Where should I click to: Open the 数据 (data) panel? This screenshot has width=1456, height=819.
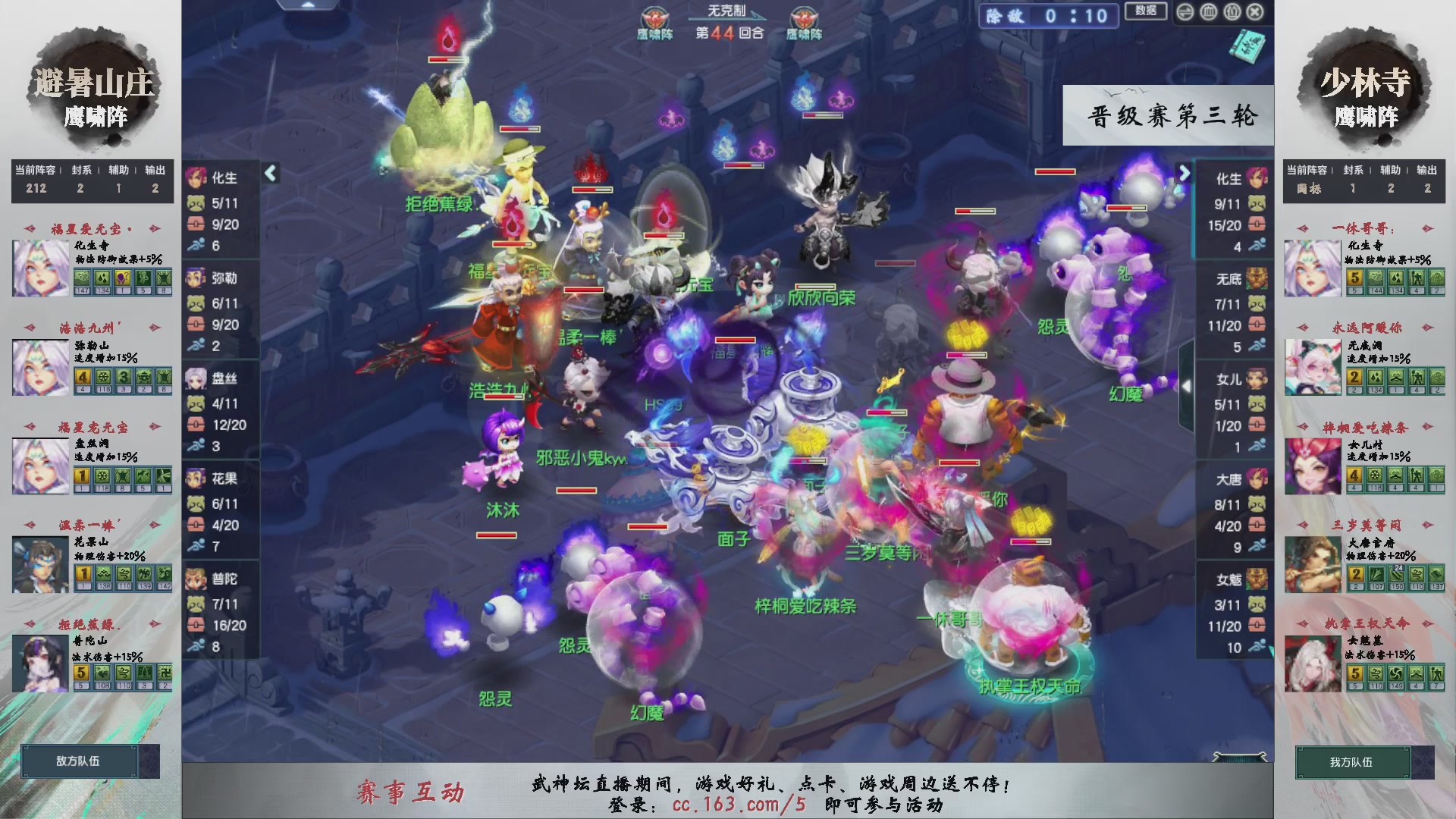pyautogui.click(x=1147, y=11)
